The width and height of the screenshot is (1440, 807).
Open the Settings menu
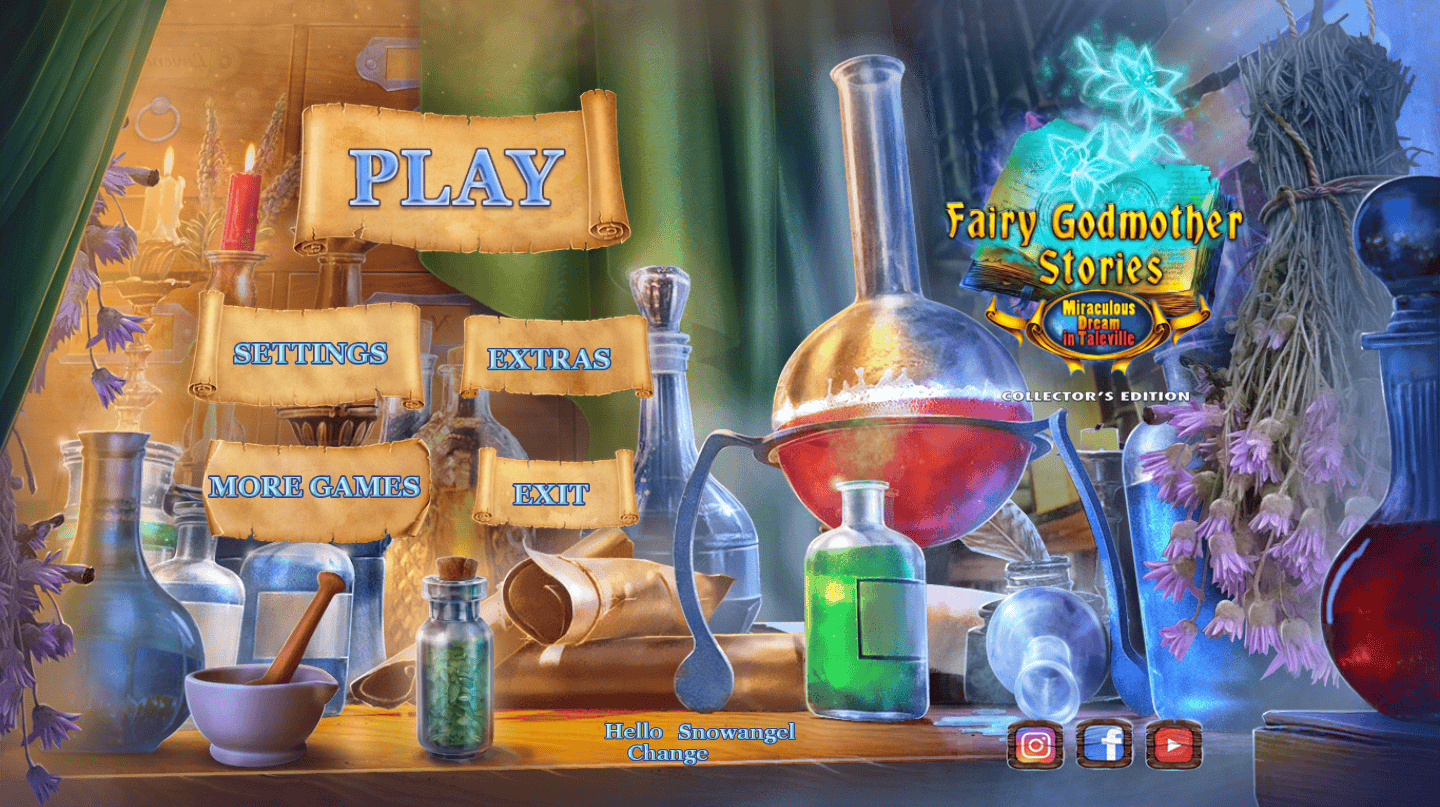click(x=310, y=353)
